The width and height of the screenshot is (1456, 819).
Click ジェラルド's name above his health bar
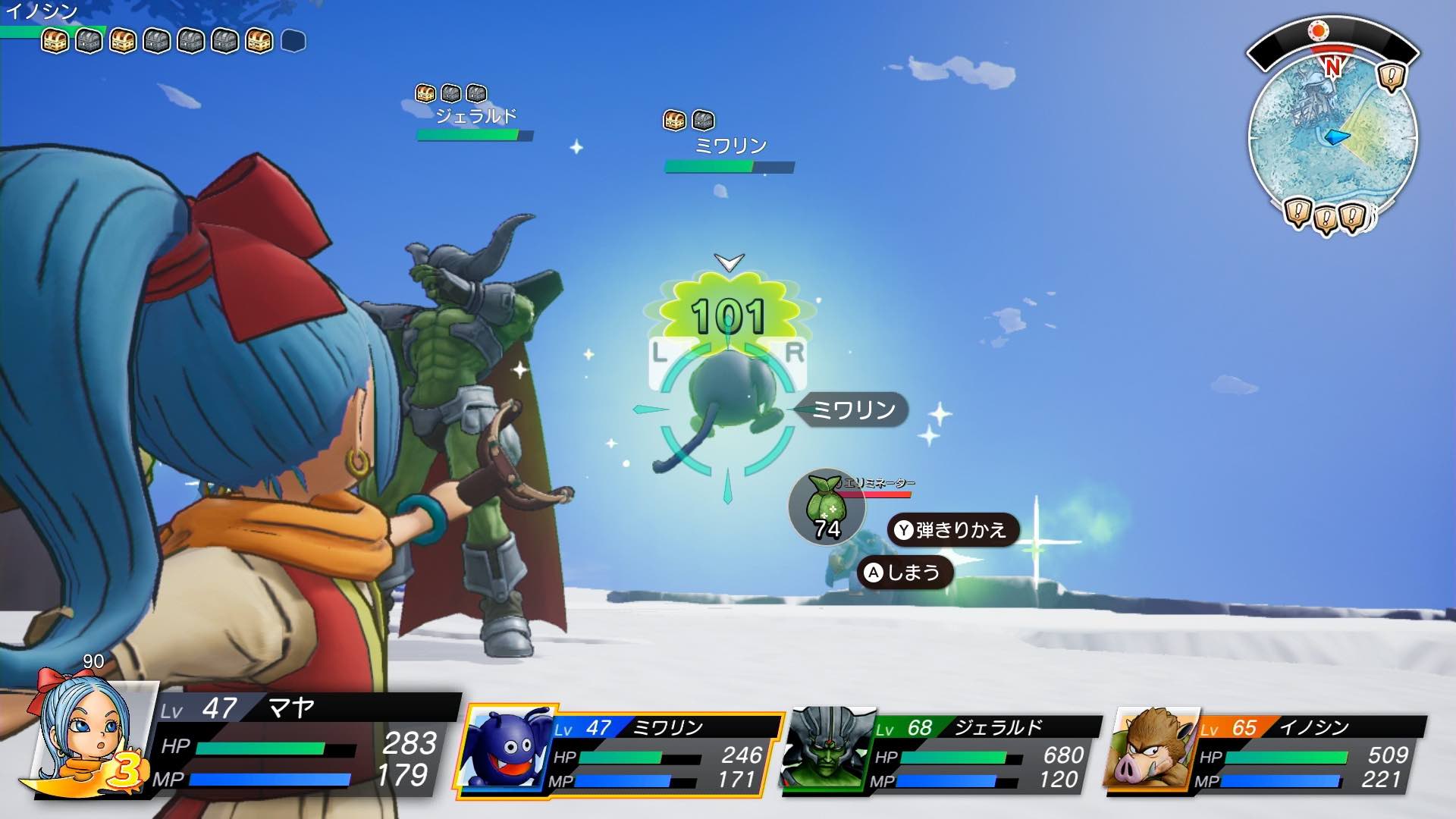coord(477,114)
